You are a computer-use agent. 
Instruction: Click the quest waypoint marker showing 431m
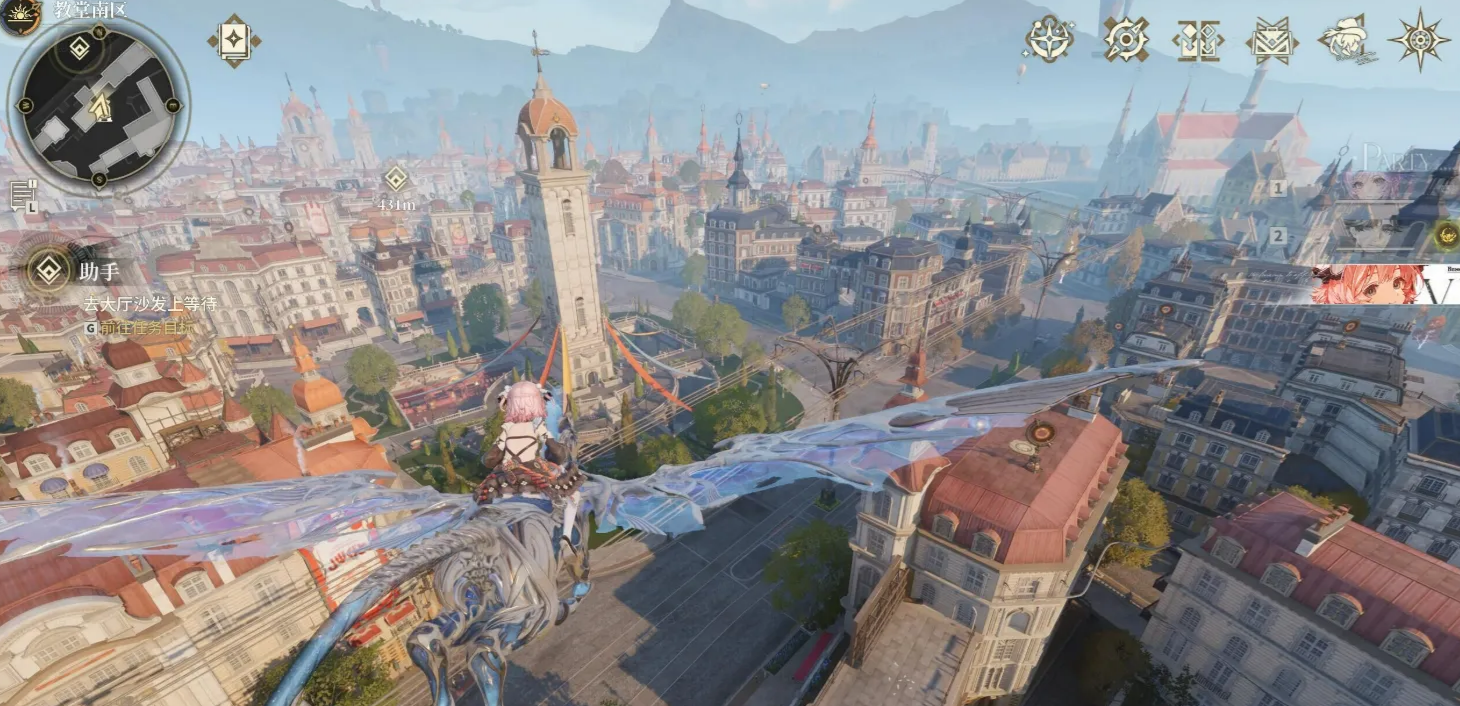pos(396,179)
